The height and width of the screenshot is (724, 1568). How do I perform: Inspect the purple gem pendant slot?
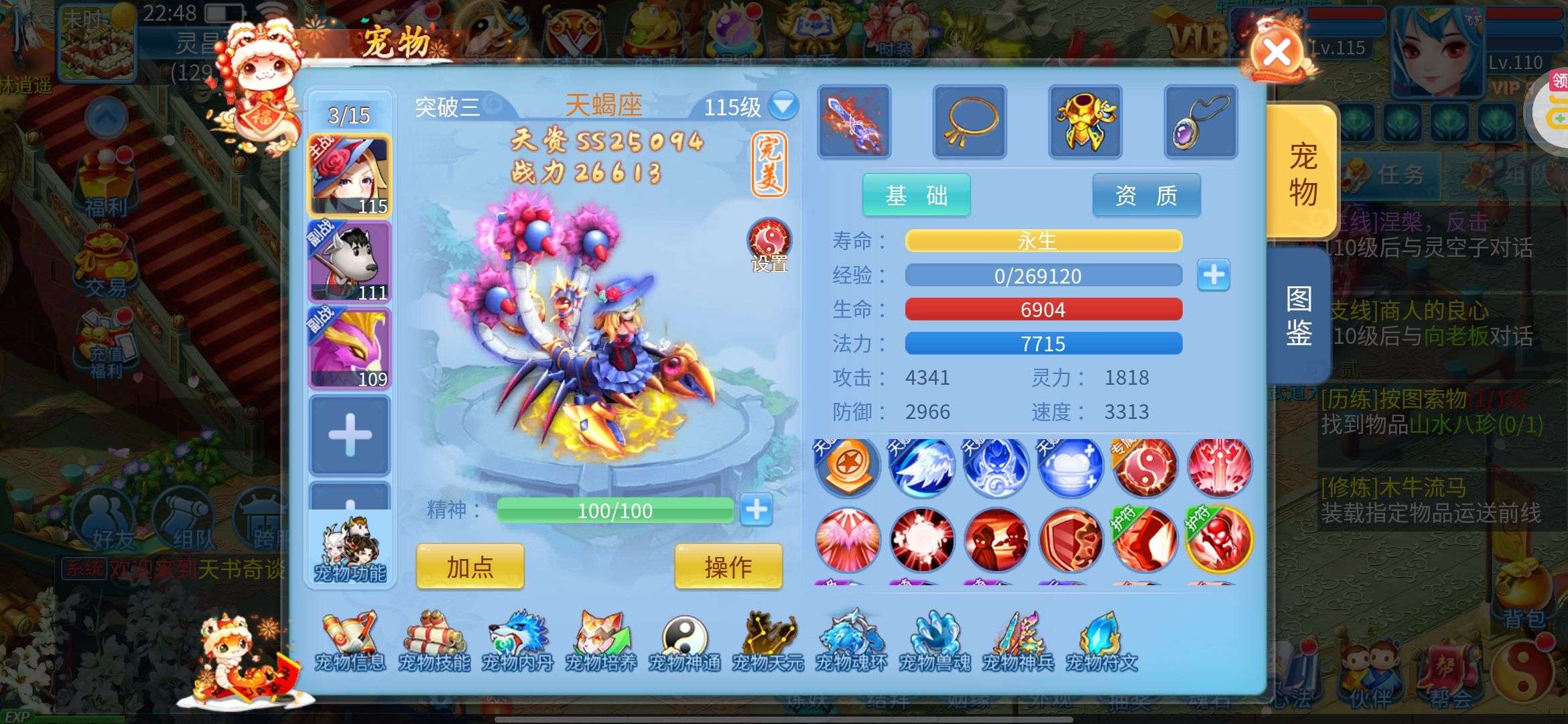1201,122
